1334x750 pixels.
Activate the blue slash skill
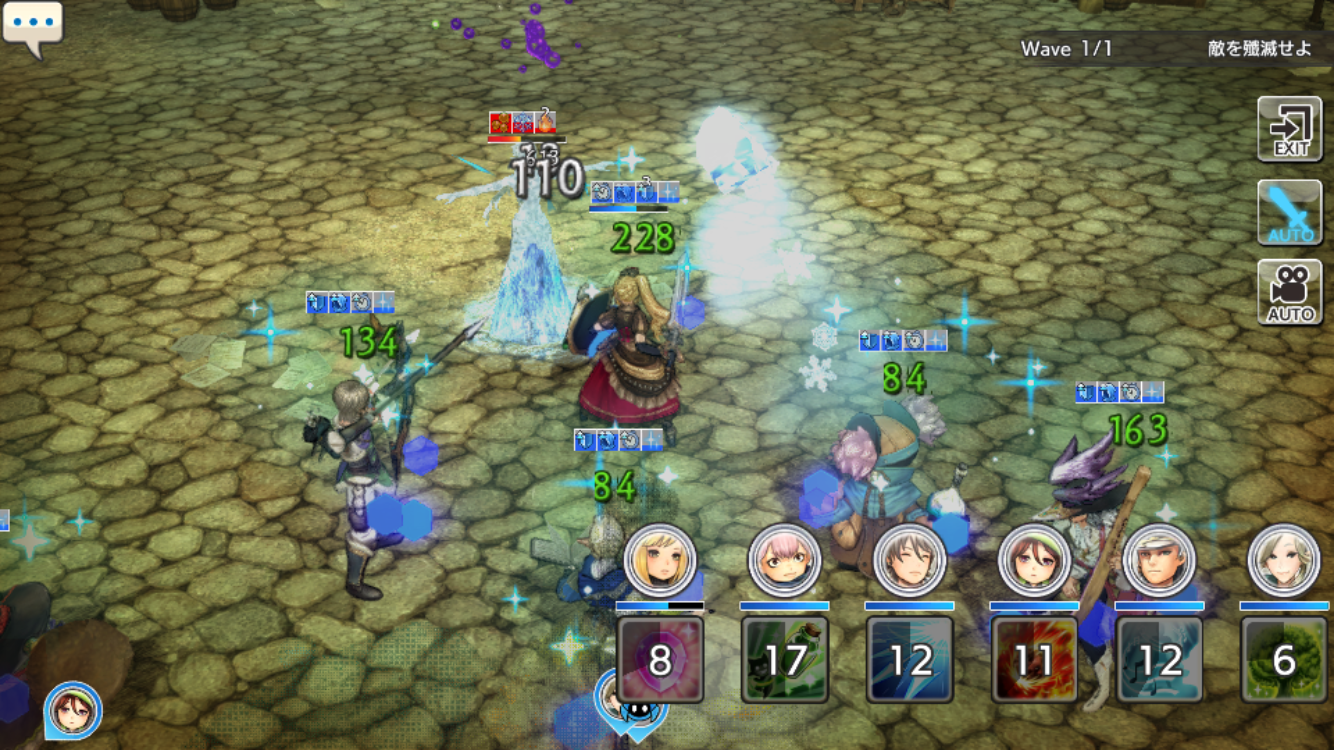(x=910, y=659)
